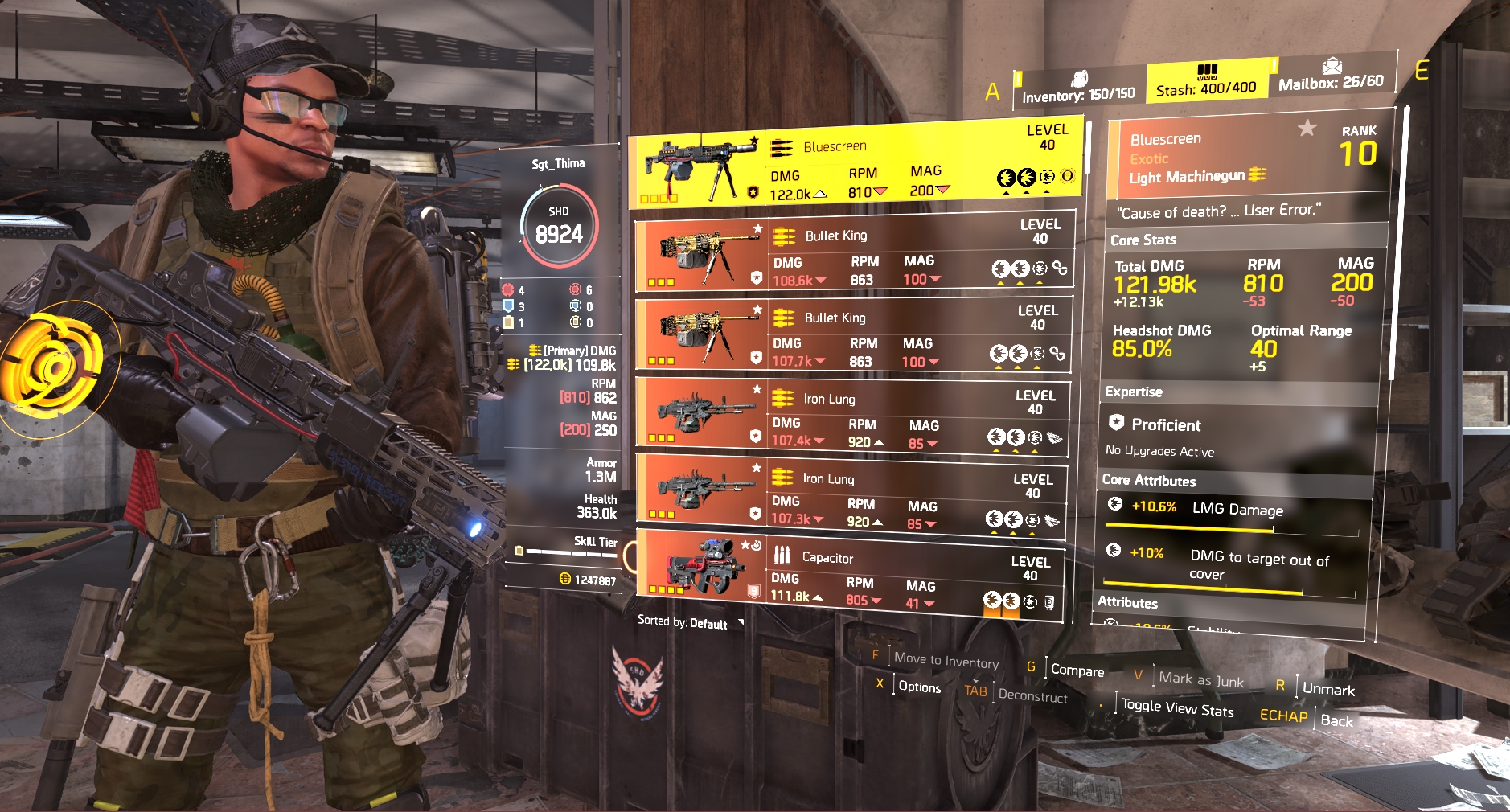Screen dimensions: 1510x812
Task: Choose the Bullet King with 108.6k damage
Action: pos(854,254)
